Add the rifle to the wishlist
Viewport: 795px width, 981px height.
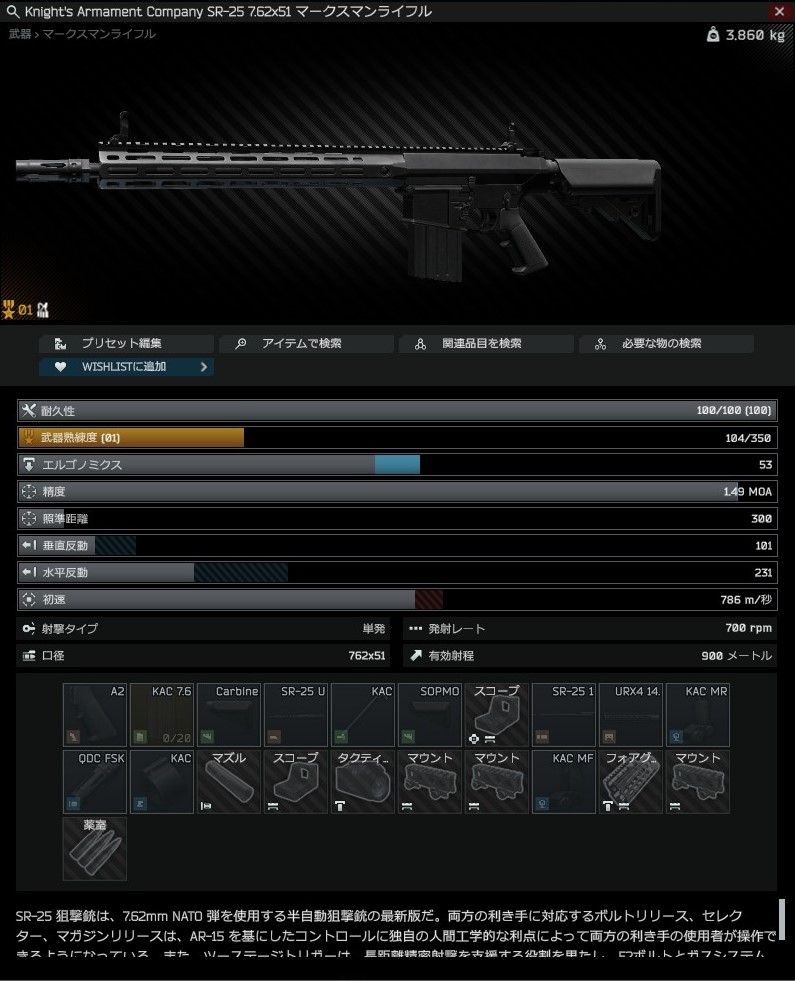126,367
